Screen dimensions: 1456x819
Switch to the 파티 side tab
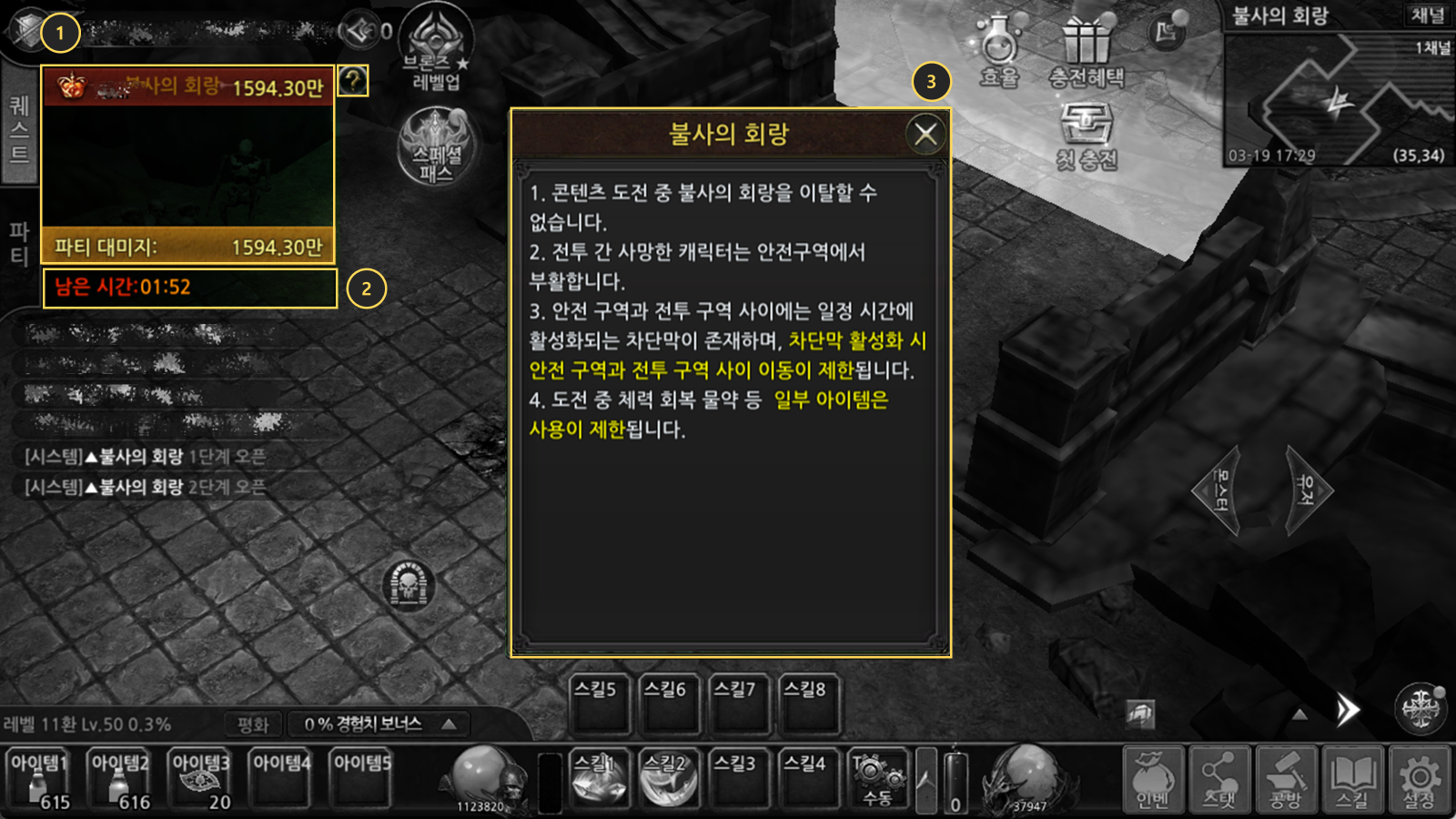[x=19, y=243]
